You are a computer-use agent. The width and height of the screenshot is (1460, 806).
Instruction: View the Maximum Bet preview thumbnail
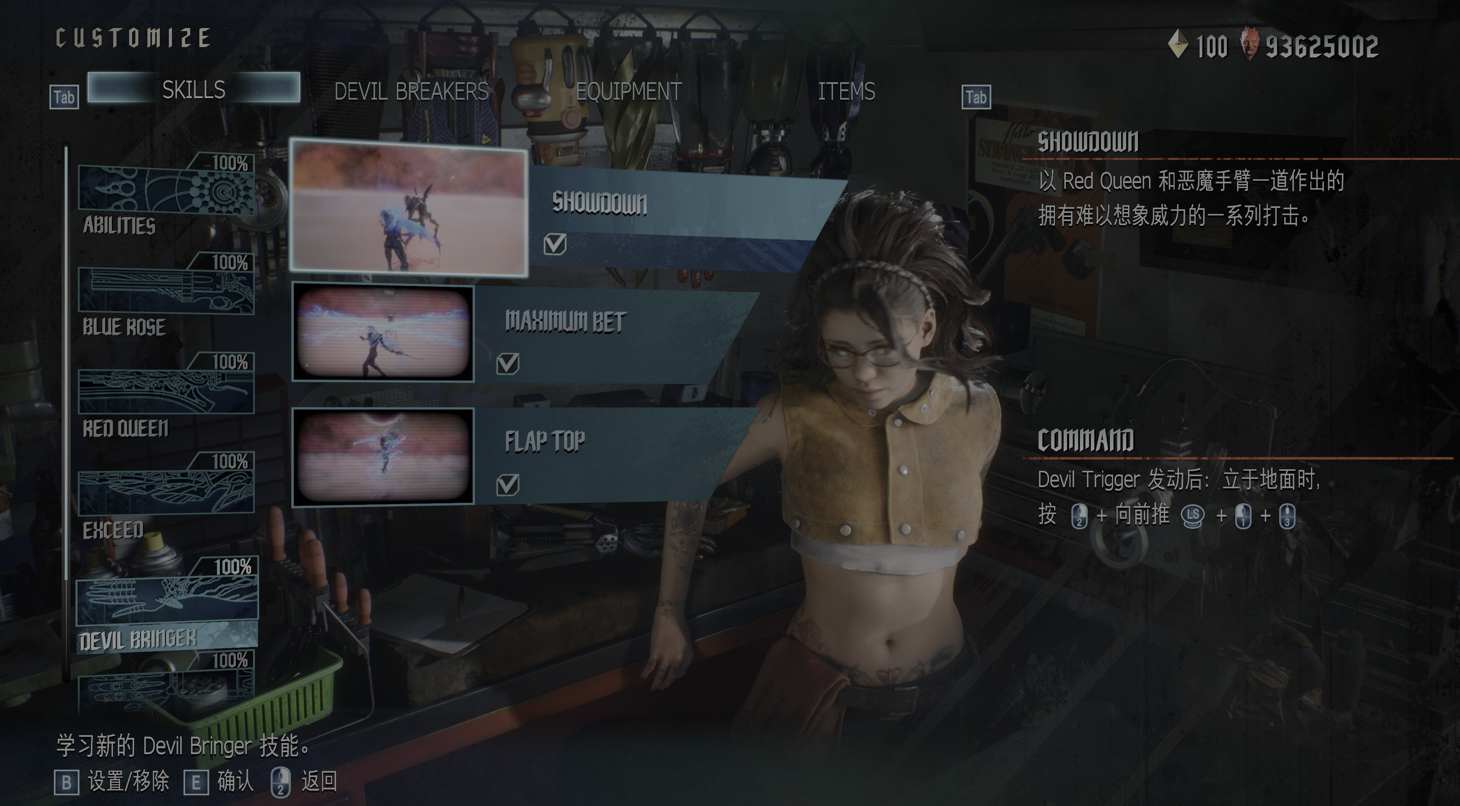(x=383, y=333)
